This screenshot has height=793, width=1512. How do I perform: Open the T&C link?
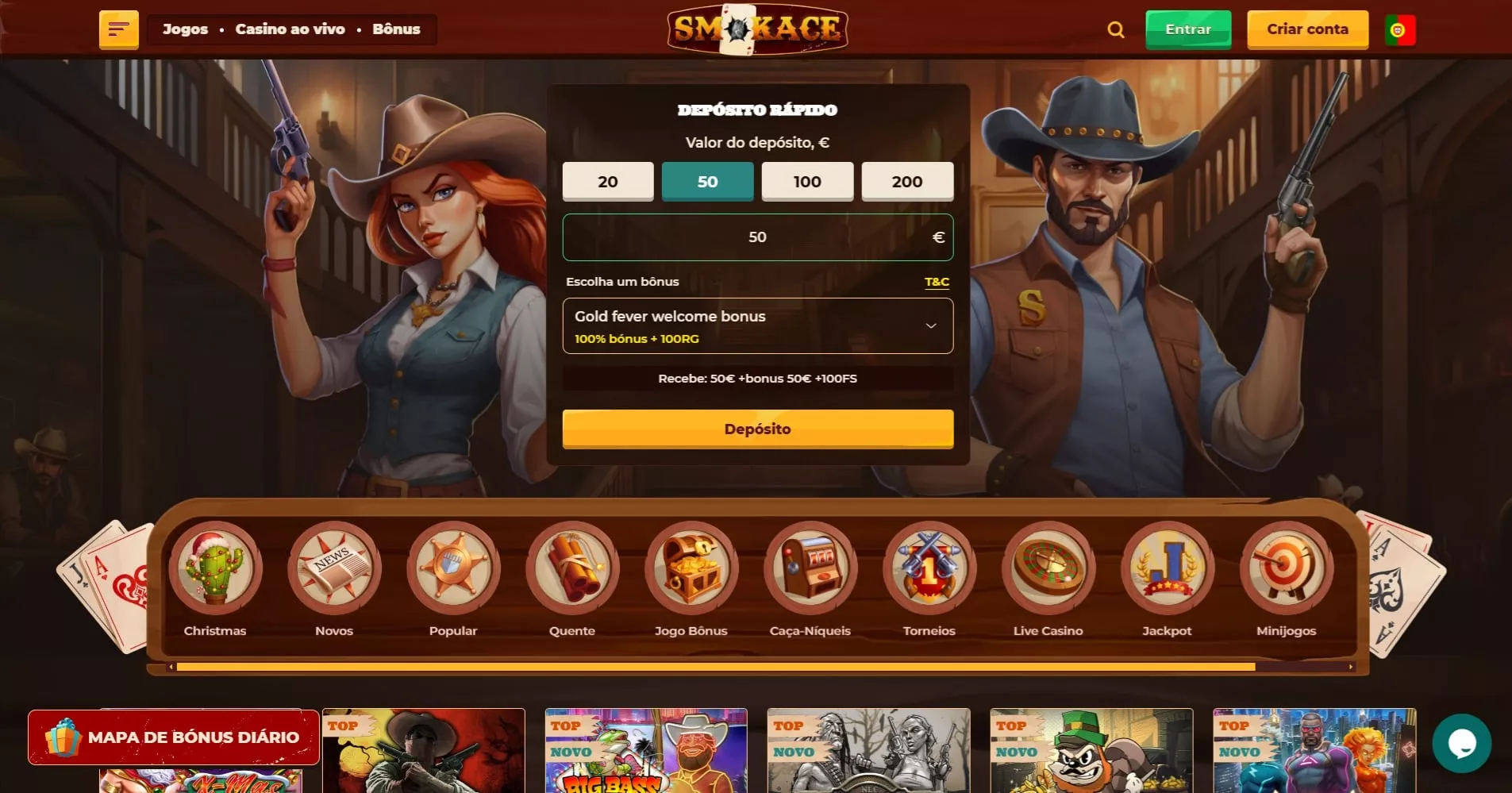coord(937,282)
